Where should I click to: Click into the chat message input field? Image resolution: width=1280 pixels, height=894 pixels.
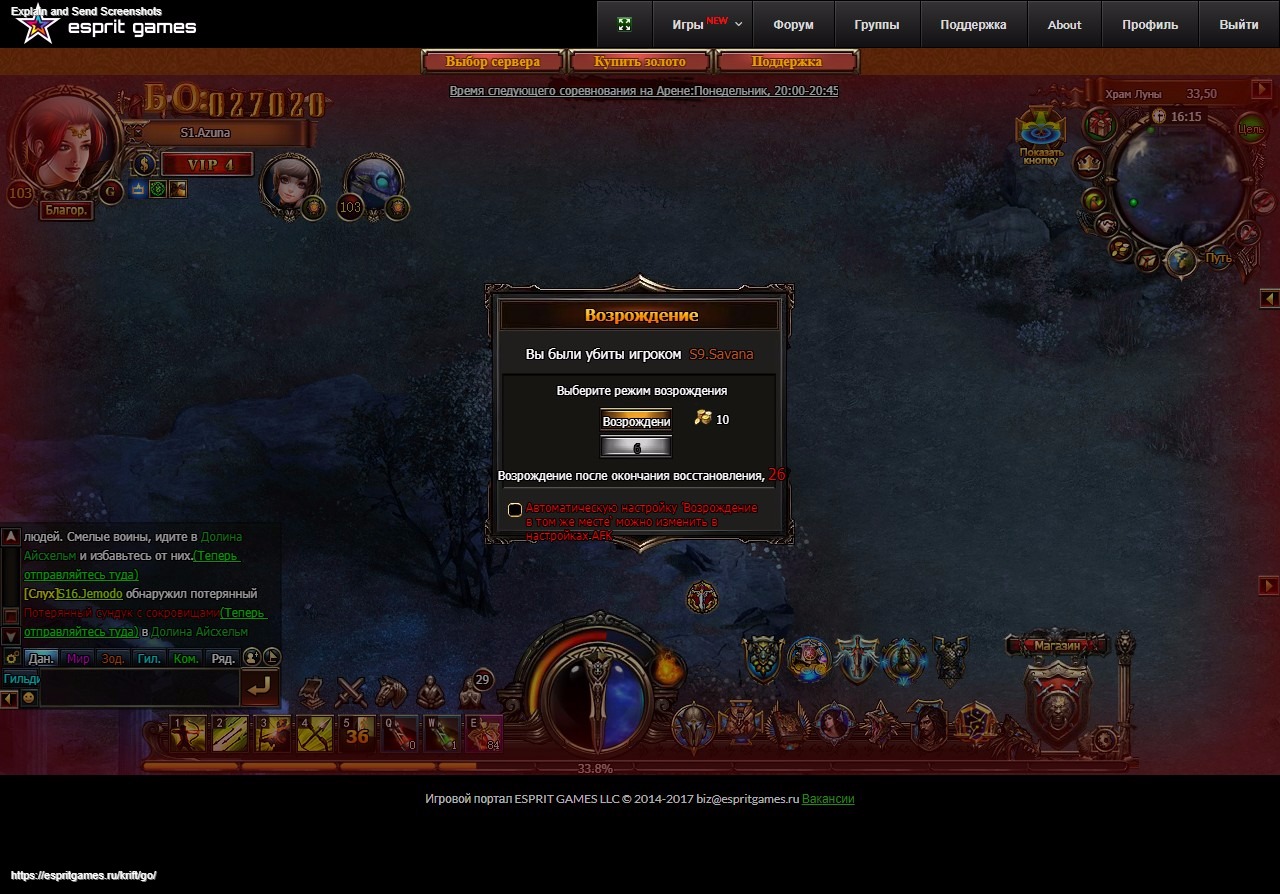[x=138, y=687]
